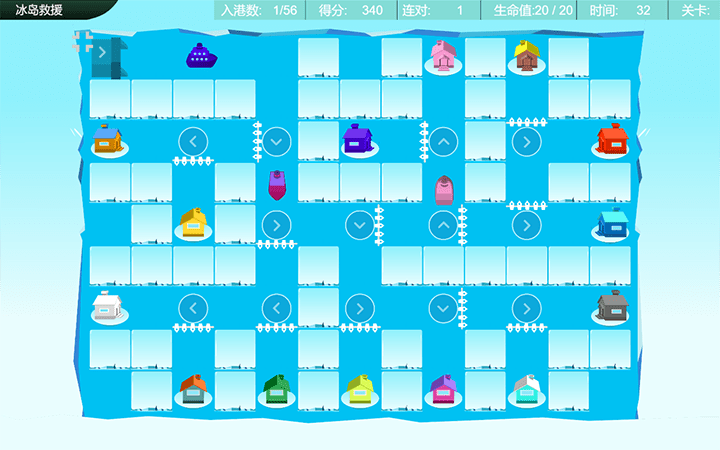Switch the right arrow beside the light-blue house
The image size is (720, 450).
(x=526, y=224)
